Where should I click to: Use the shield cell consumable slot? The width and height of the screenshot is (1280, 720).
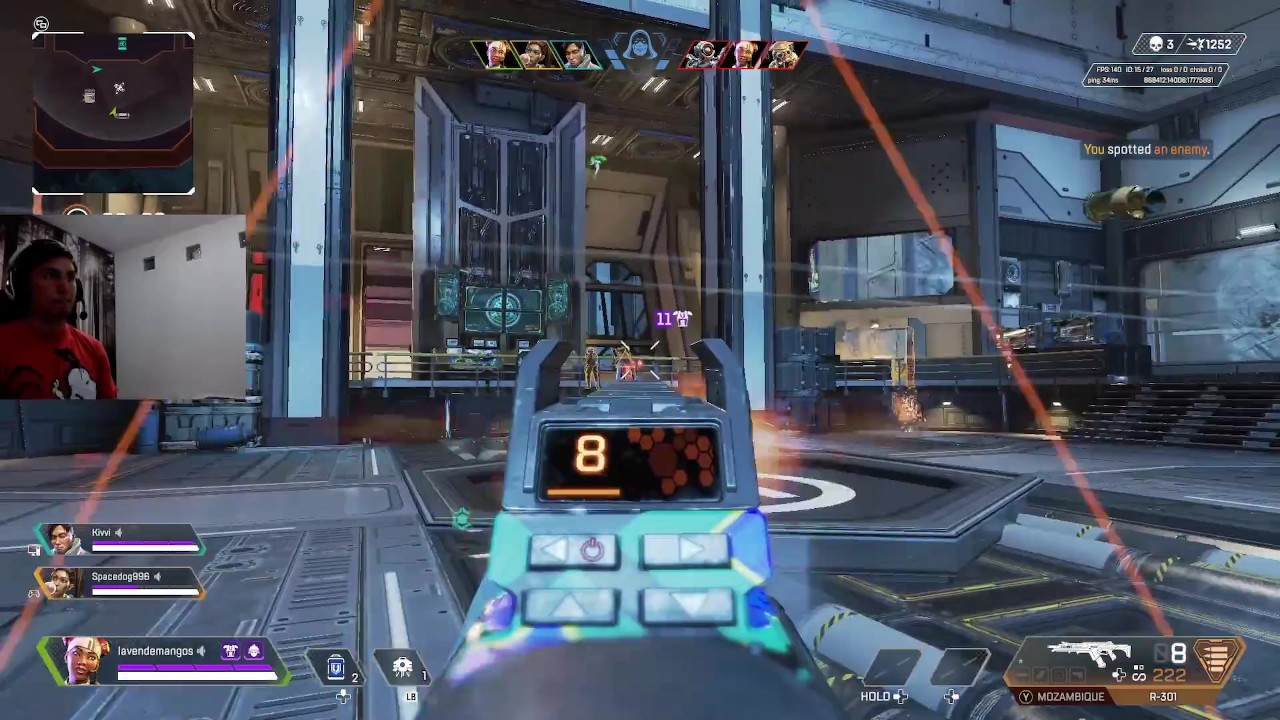337,668
